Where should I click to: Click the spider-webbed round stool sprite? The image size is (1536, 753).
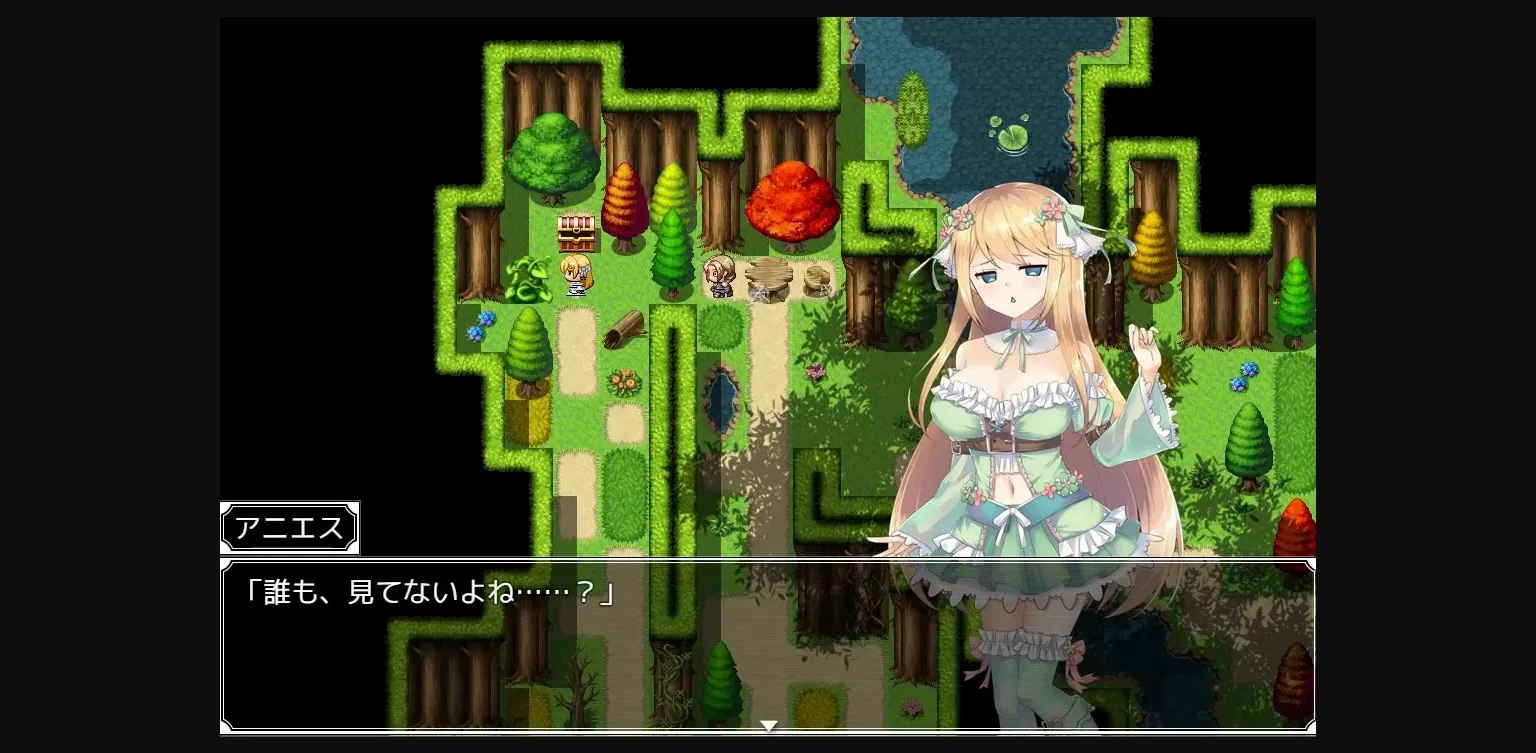point(817,278)
